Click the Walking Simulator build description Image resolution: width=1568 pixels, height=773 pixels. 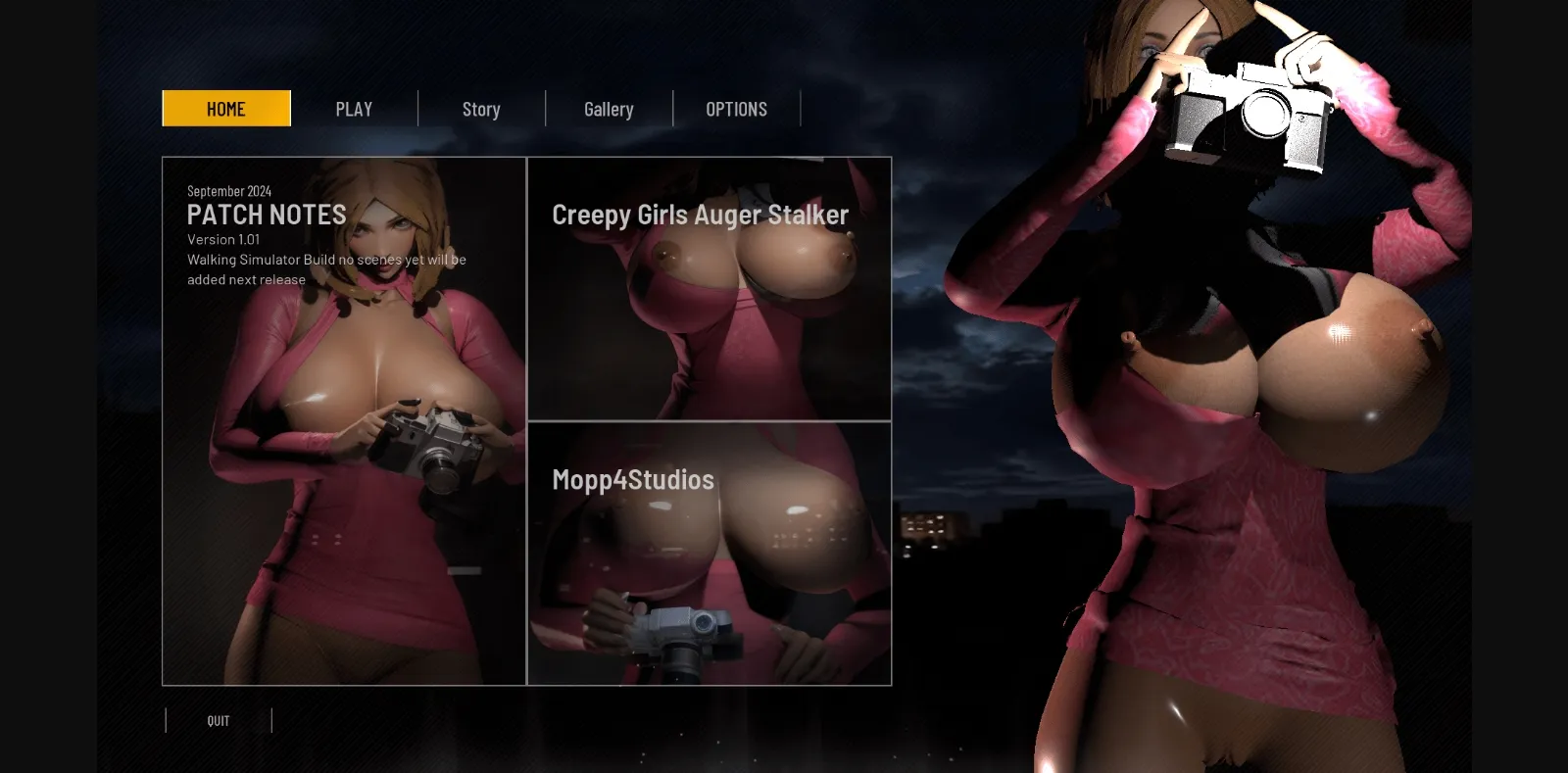tap(327, 269)
